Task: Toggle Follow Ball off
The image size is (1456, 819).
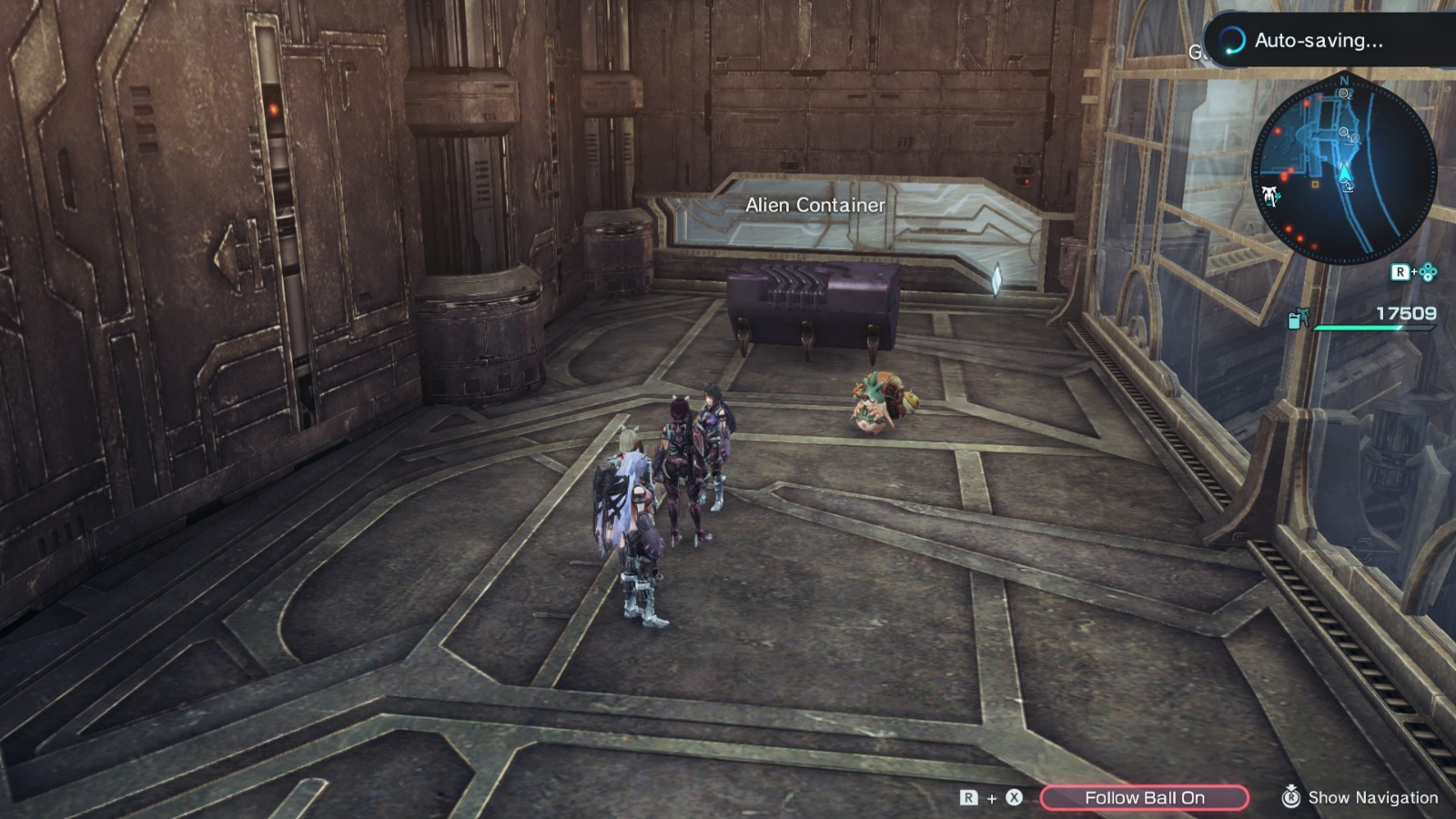Action: click(x=1146, y=798)
